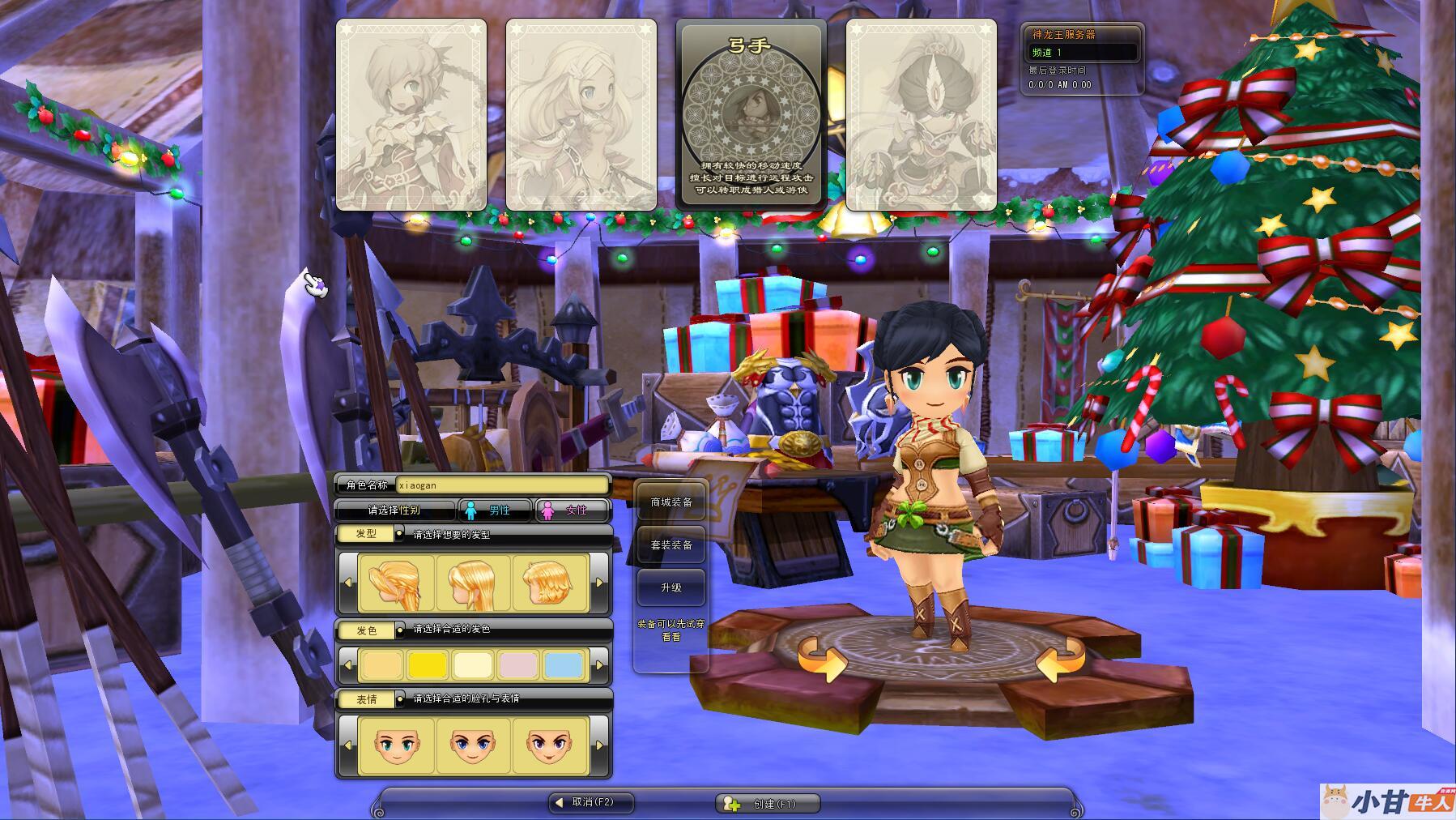Click the 升级 upgrade button

671,588
